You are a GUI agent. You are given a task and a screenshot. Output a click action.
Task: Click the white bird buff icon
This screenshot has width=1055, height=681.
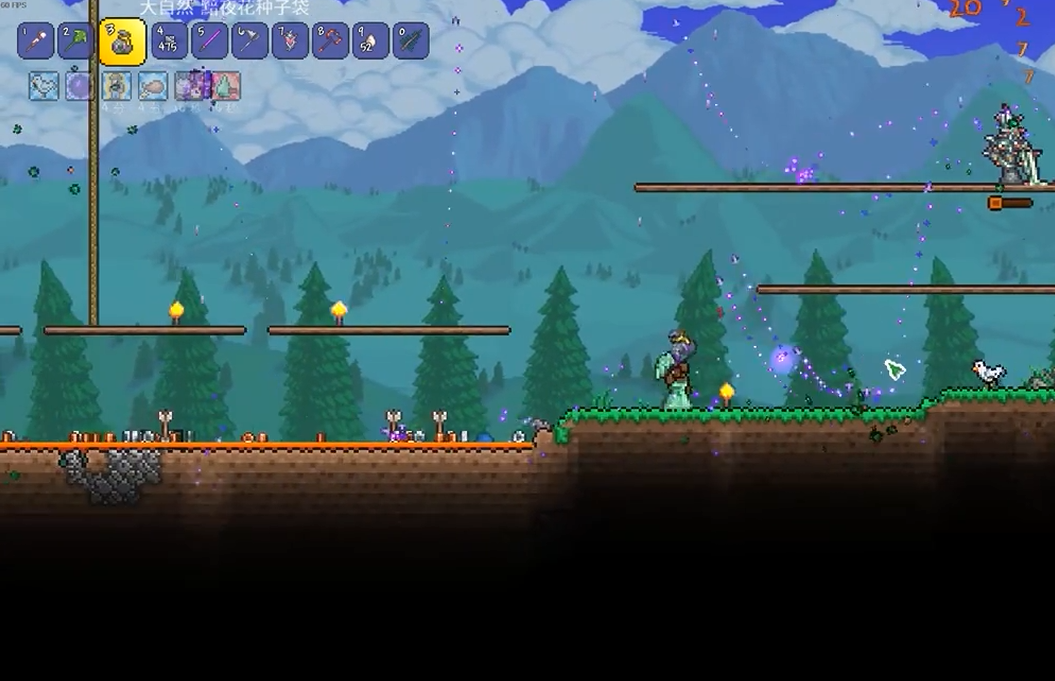pos(43,86)
